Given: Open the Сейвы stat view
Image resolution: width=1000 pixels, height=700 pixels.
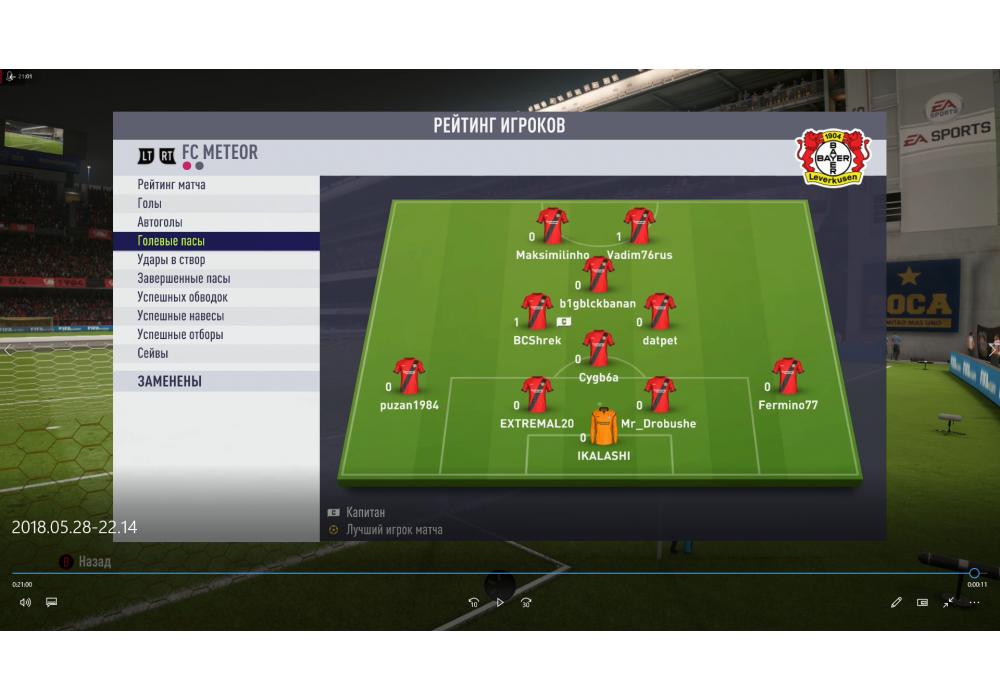Looking at the screenshot, I should coord(153,353).
